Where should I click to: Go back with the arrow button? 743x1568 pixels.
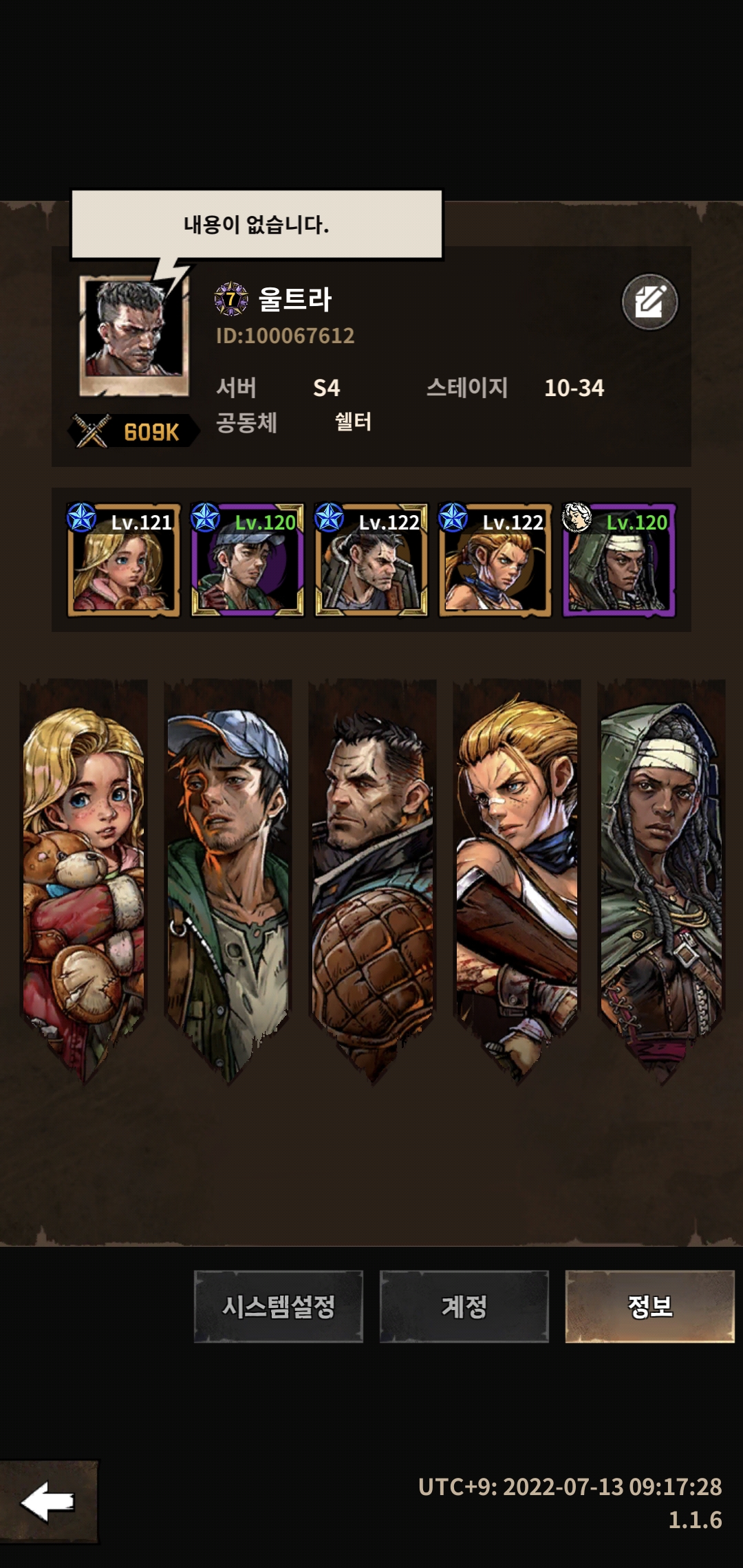coord(48,1502)
